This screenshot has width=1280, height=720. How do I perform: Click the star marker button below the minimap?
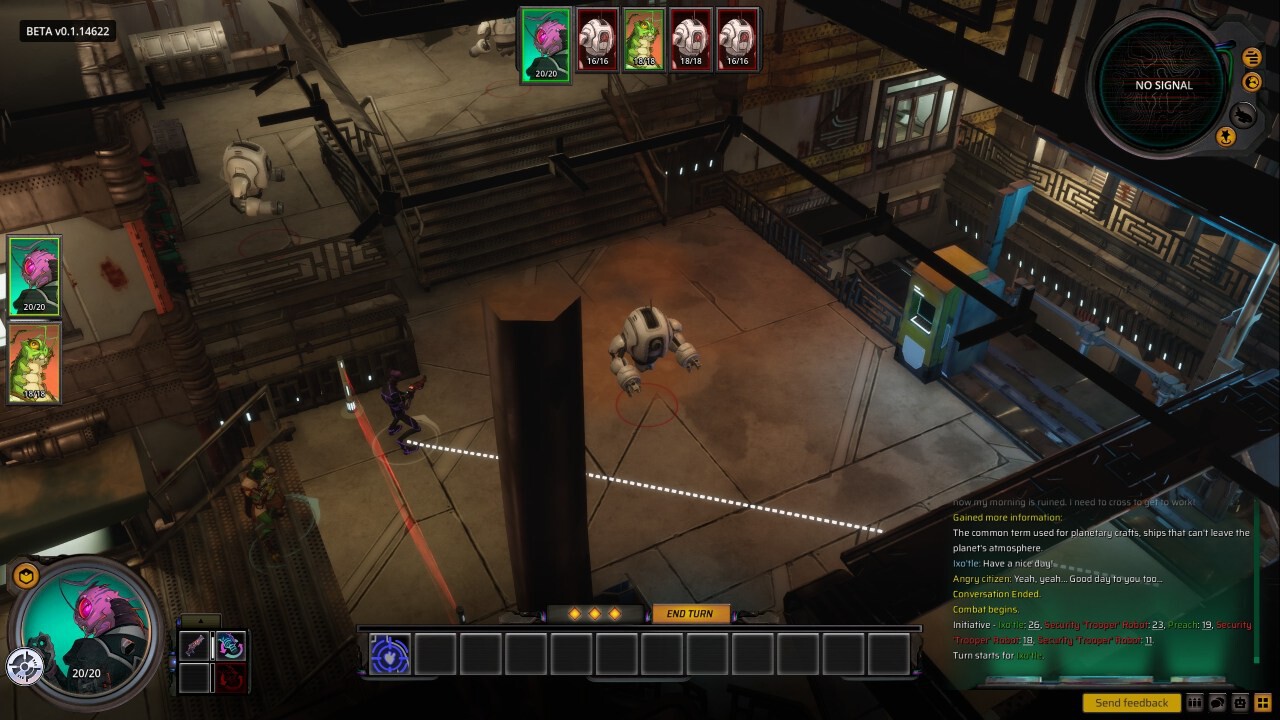click(1225, 136)
